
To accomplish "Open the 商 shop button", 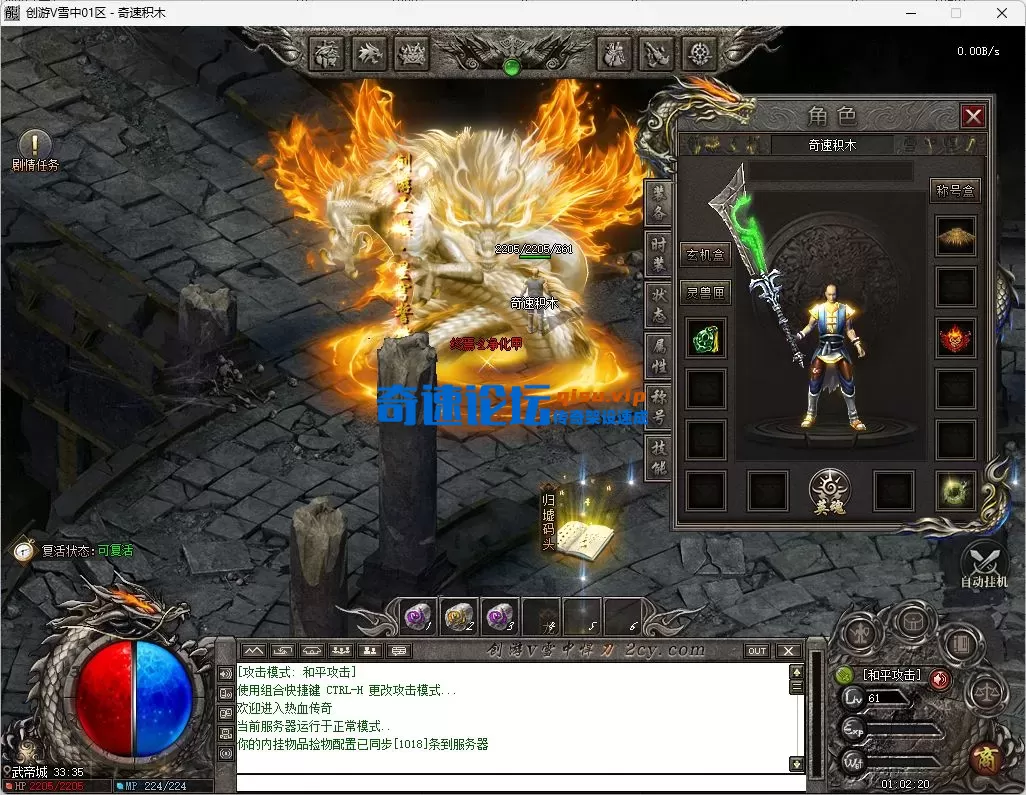I will click(988, 757).
